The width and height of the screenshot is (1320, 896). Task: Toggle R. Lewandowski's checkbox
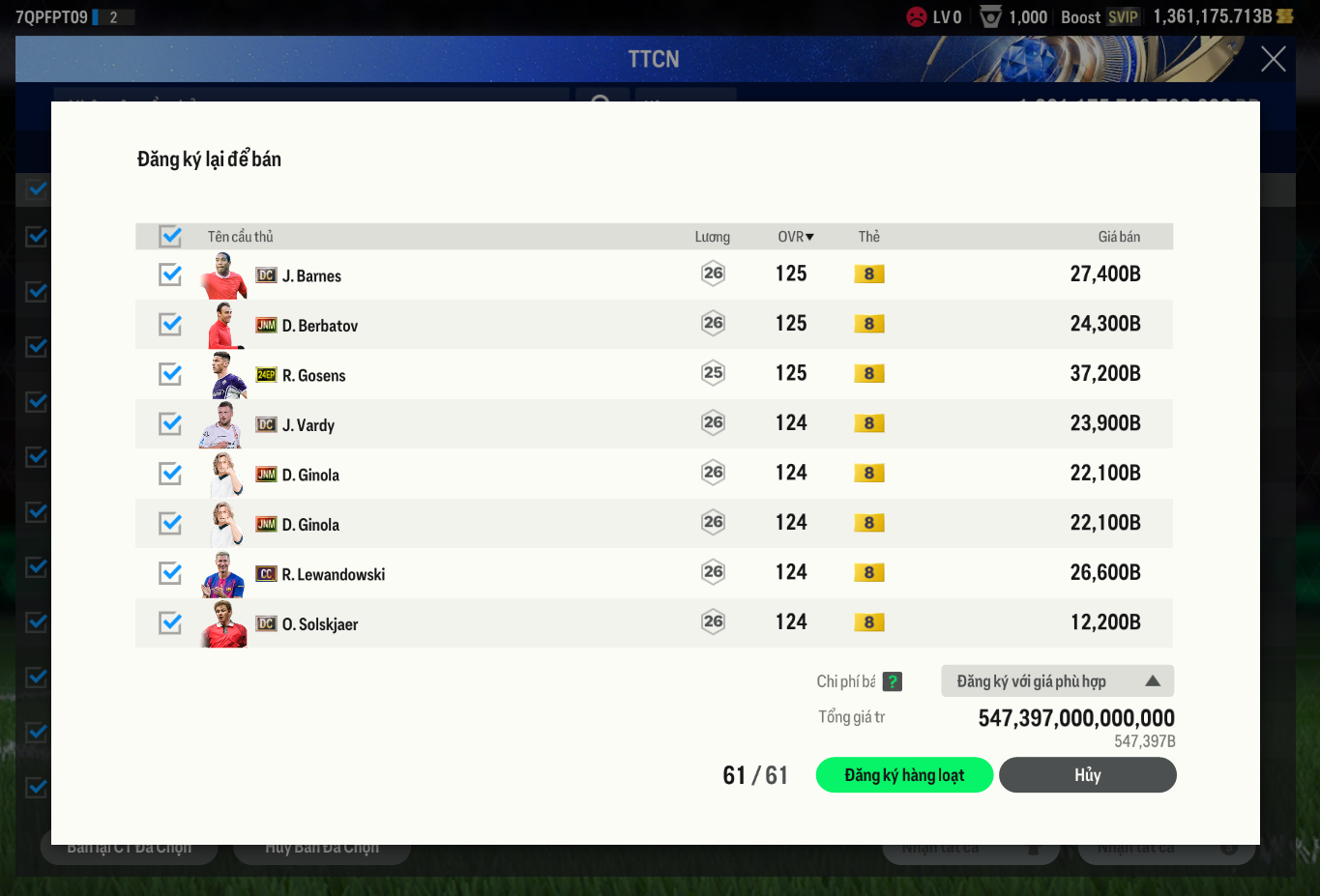(x=170, y=573)
